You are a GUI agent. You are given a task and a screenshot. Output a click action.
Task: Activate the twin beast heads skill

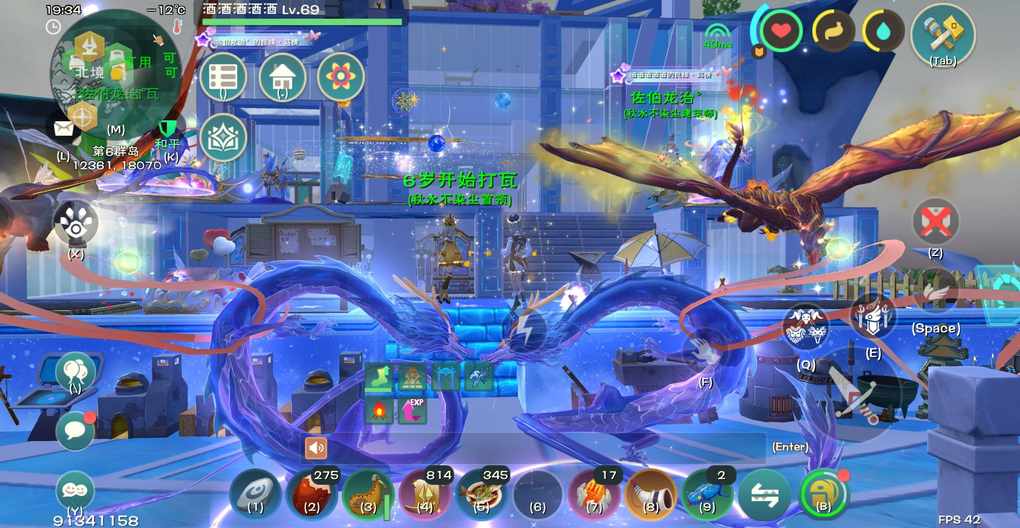[x=806, y=328]
